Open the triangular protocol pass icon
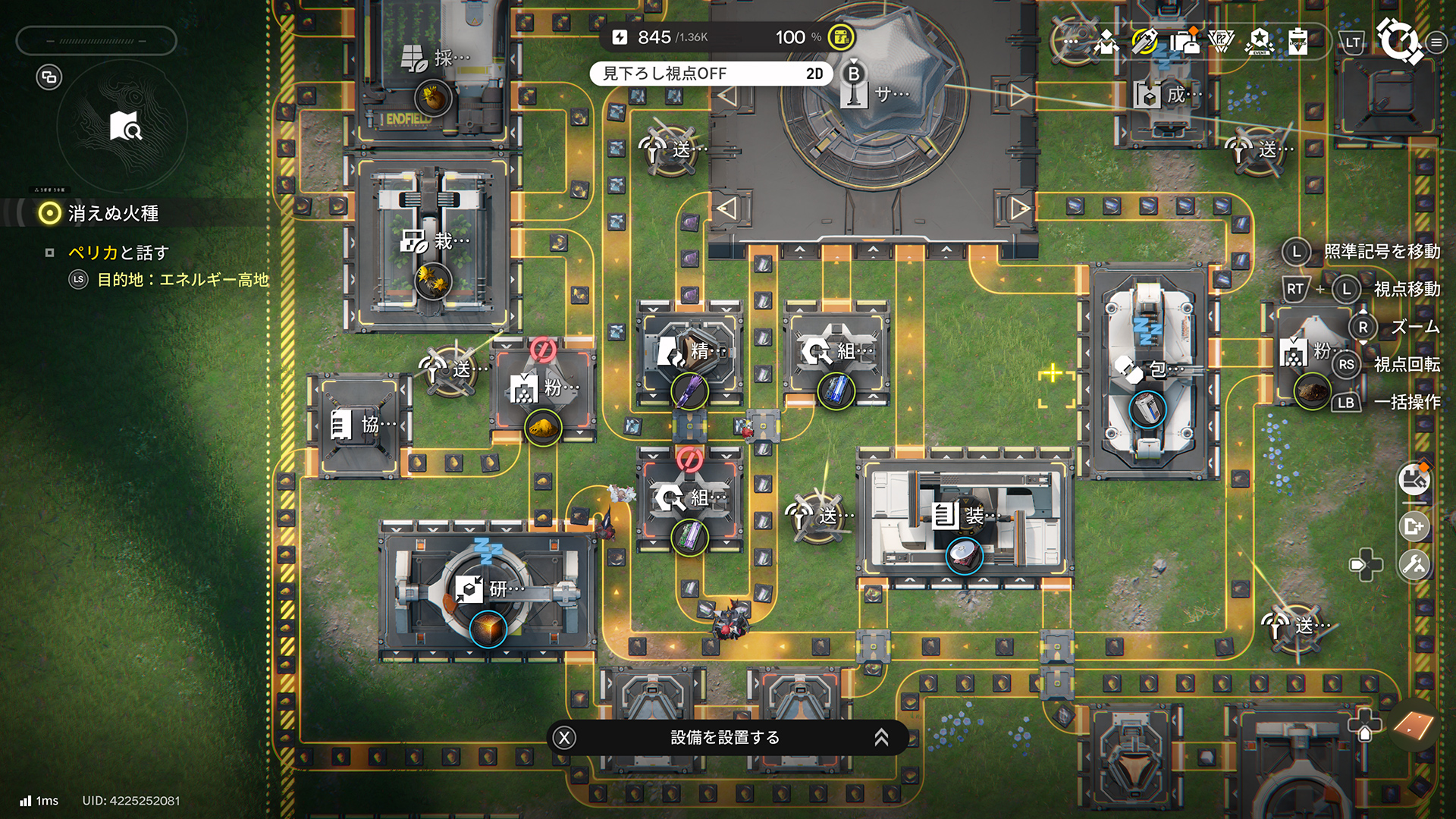 tap(1221, 41)
